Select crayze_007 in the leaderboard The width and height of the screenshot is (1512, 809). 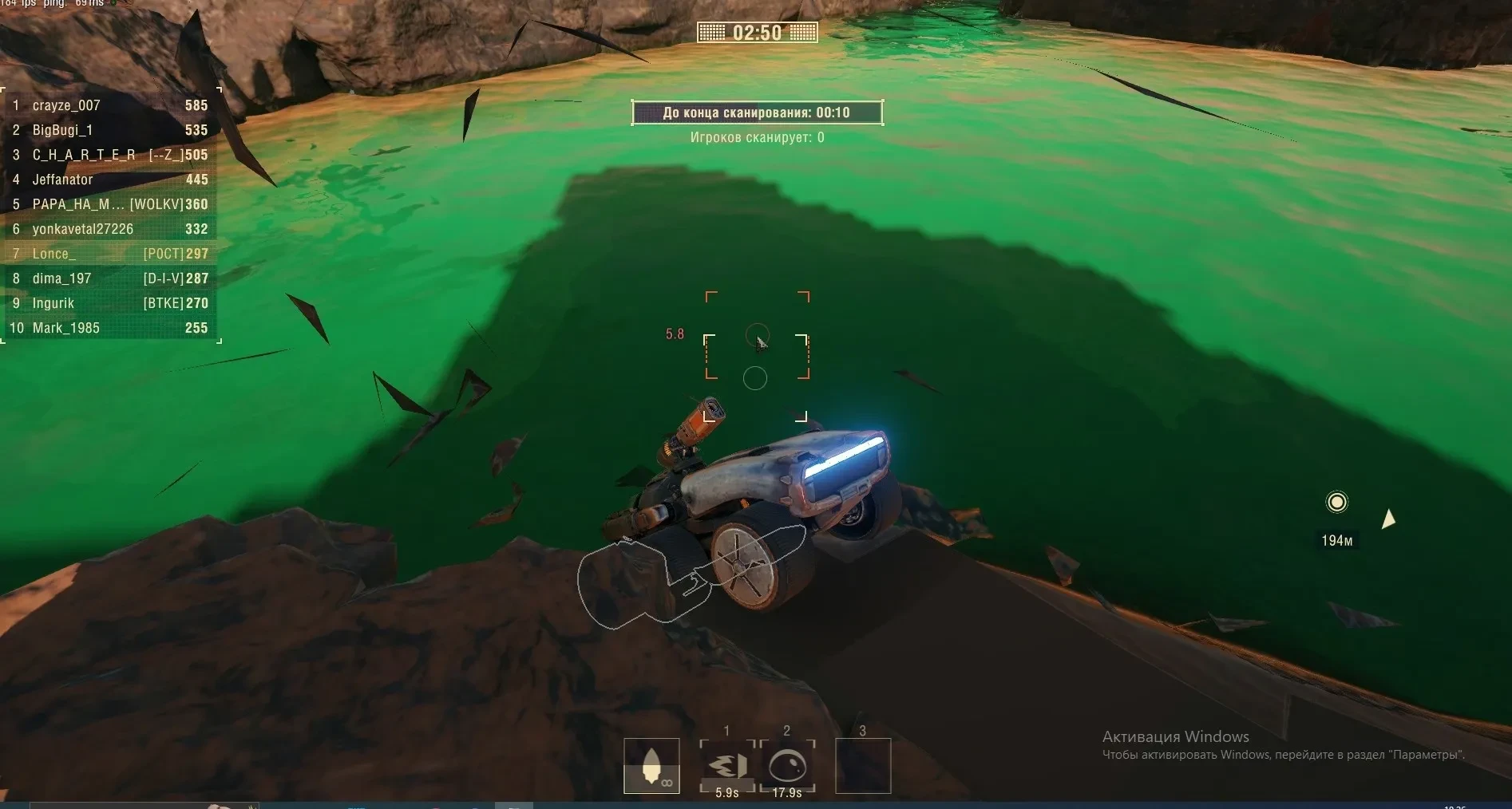[x=110, y=105]
